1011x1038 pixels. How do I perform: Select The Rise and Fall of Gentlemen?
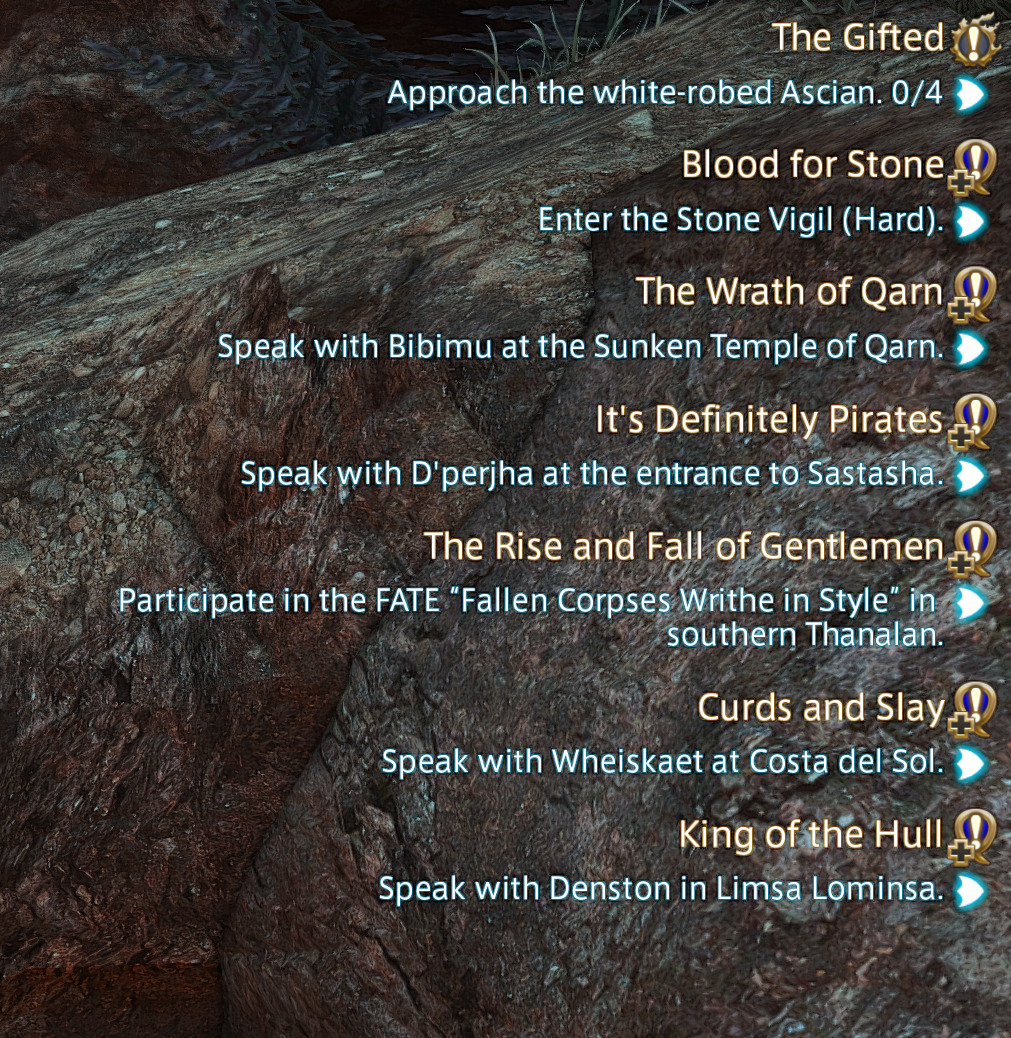(x=683, y=547)
